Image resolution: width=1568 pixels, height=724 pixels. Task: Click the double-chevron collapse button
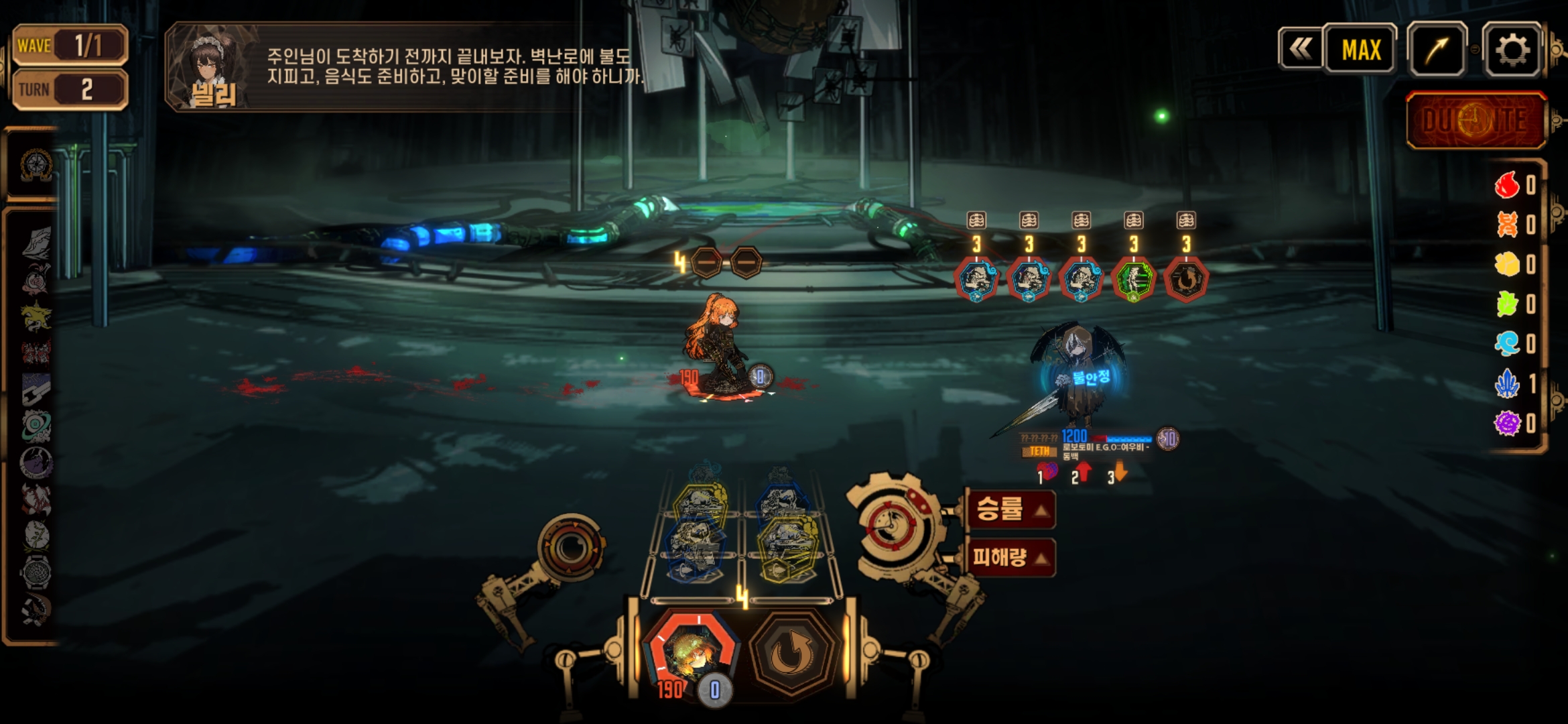click(x=1300, y=48)
